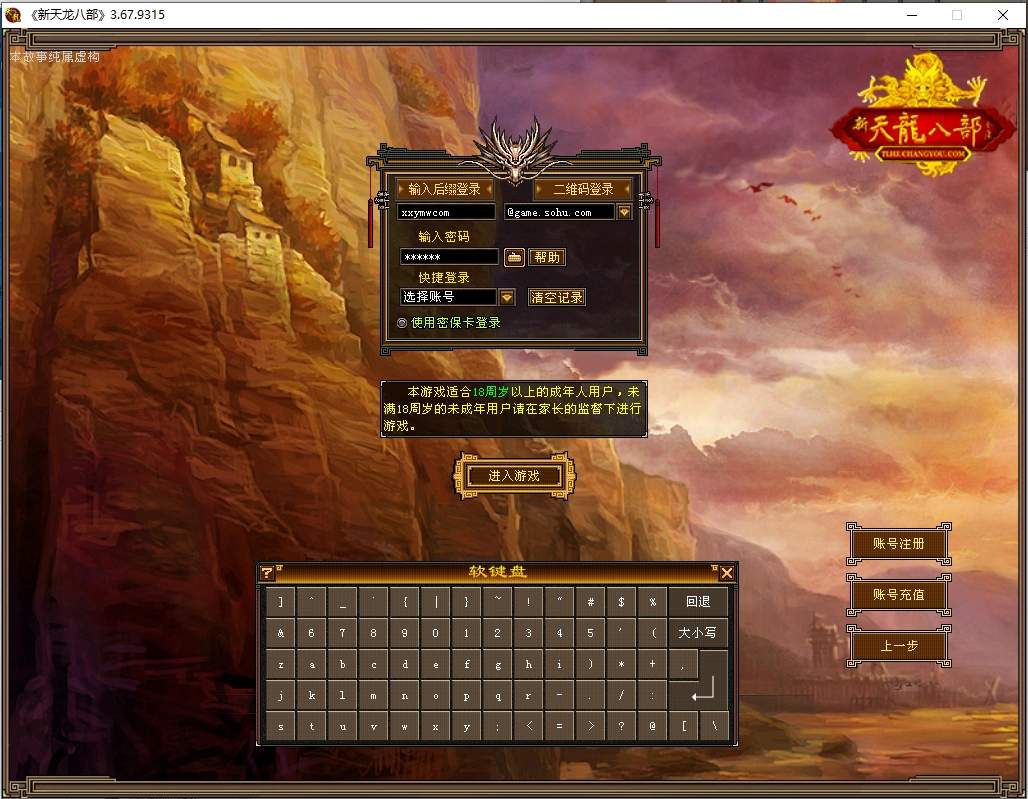The width and height of the screenshot is (1028, 799).
Task: Click 清空记录 to clear saved records
Action: (x=557, y=297)
